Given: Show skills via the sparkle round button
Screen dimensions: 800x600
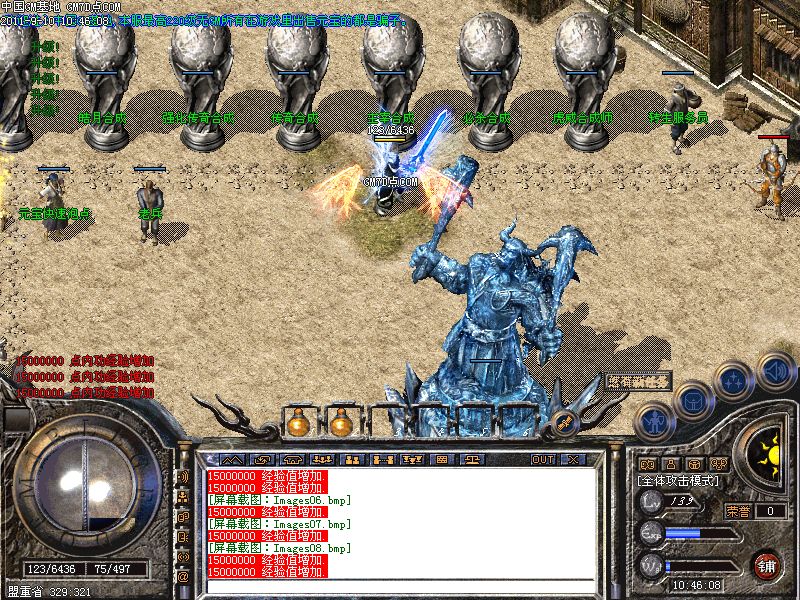Looking at the screenshot, I should (x=735, y=380).
